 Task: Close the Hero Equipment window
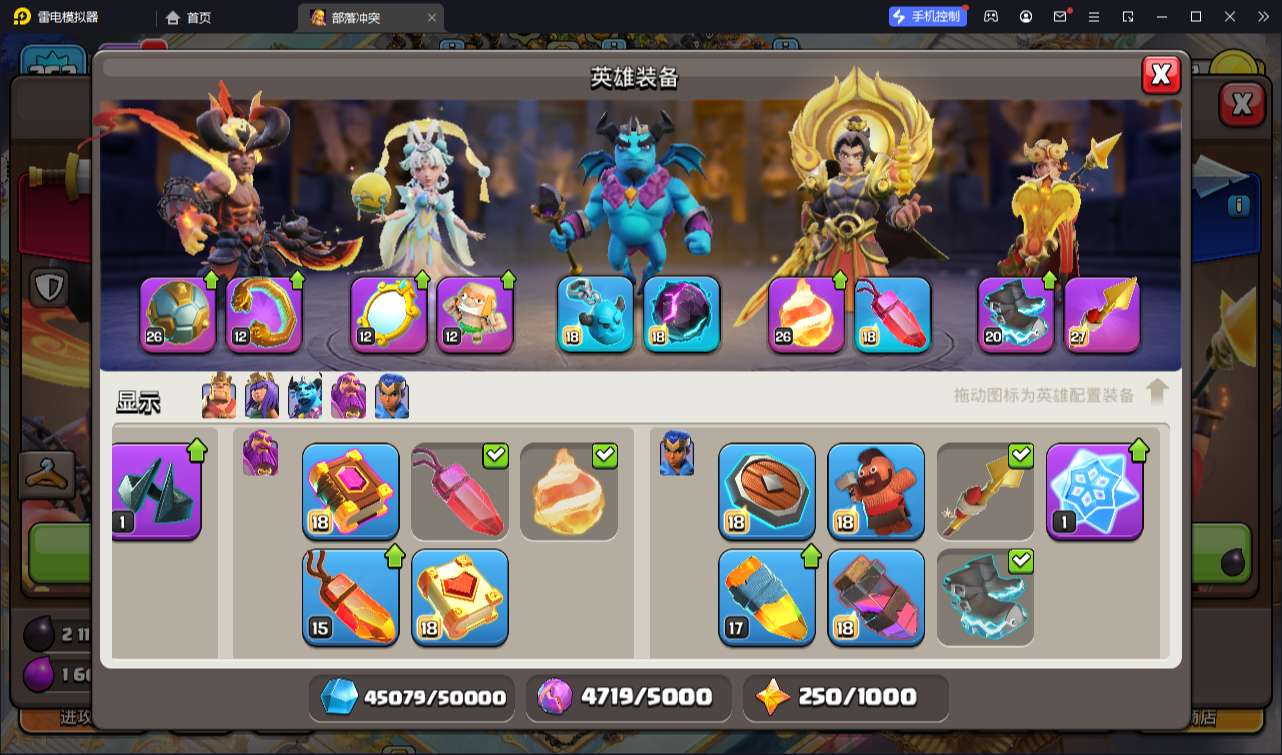click(x=1161, y=75)
